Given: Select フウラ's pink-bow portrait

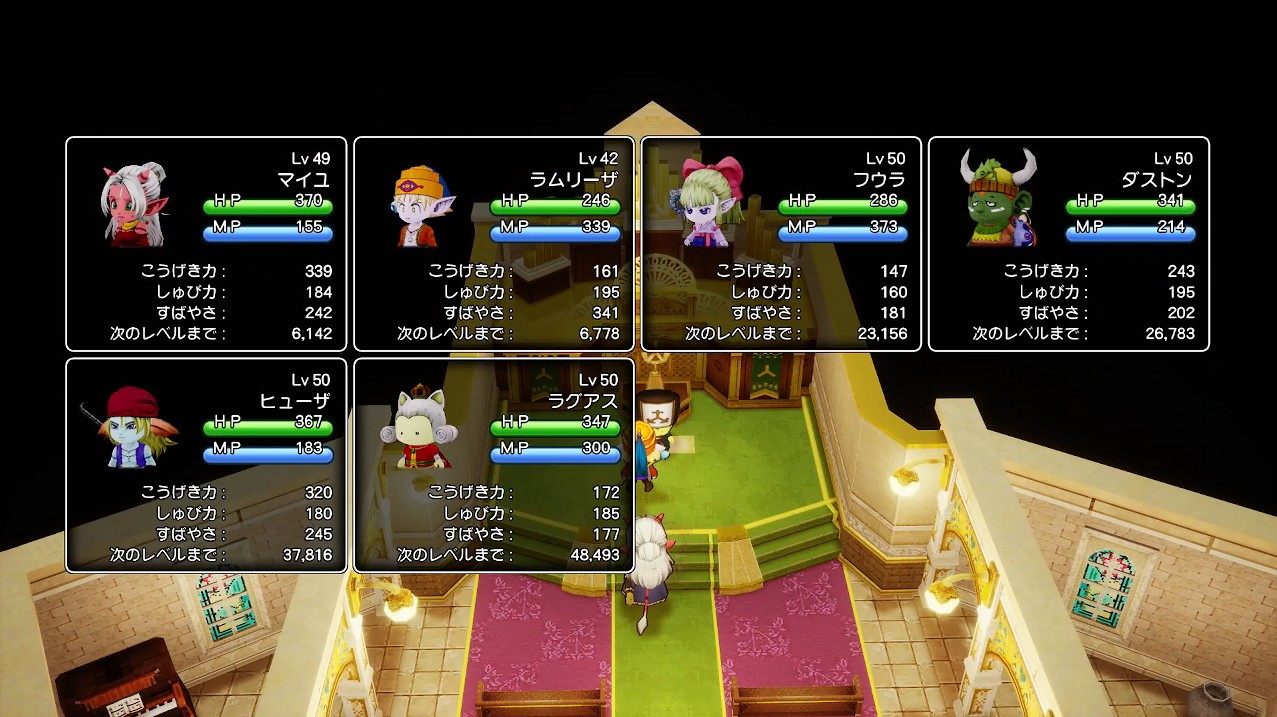Looking at the screenshot, I should click(711, 200).
